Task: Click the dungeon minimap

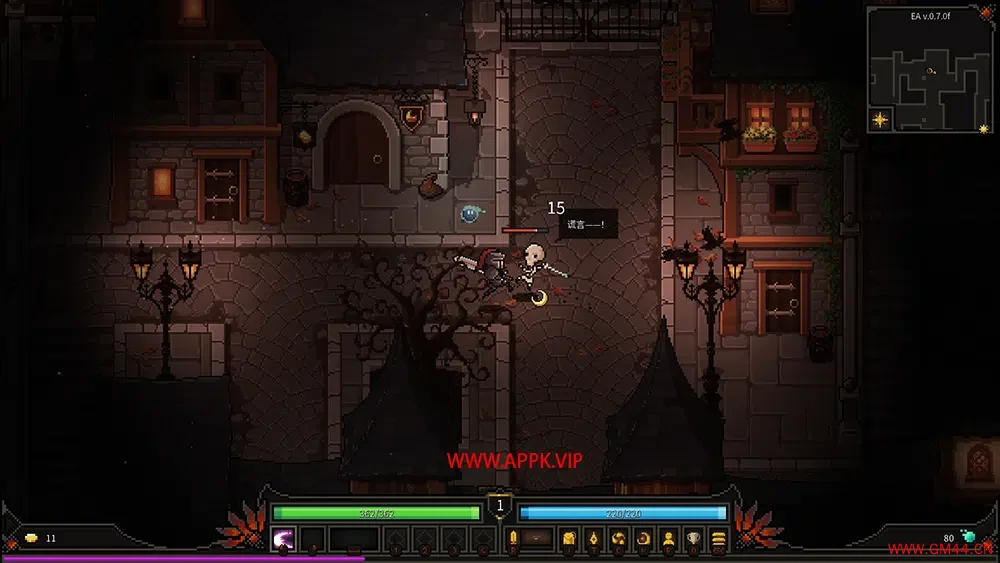Action: coord(930,75)
